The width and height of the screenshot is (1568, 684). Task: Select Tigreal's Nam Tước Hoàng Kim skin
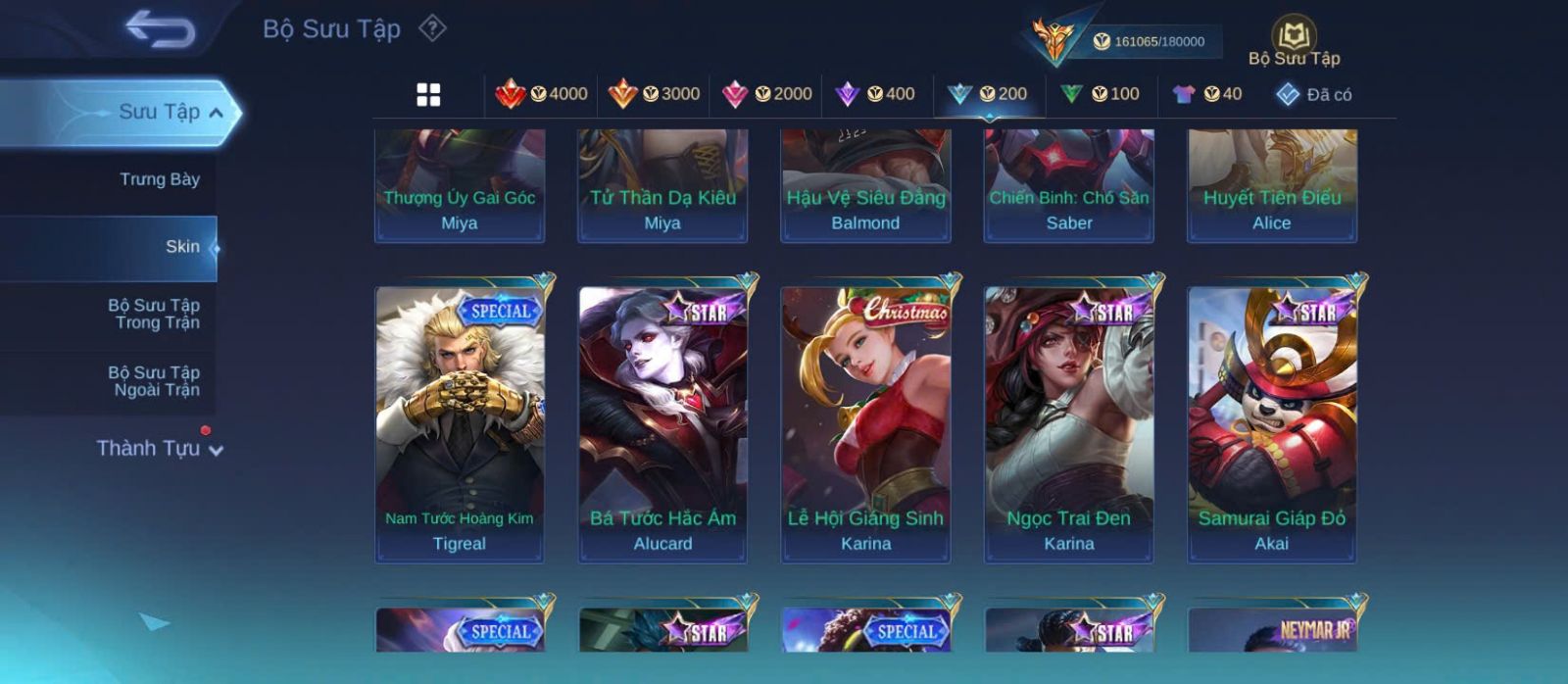pyautogui.click(x=460, y=423)
